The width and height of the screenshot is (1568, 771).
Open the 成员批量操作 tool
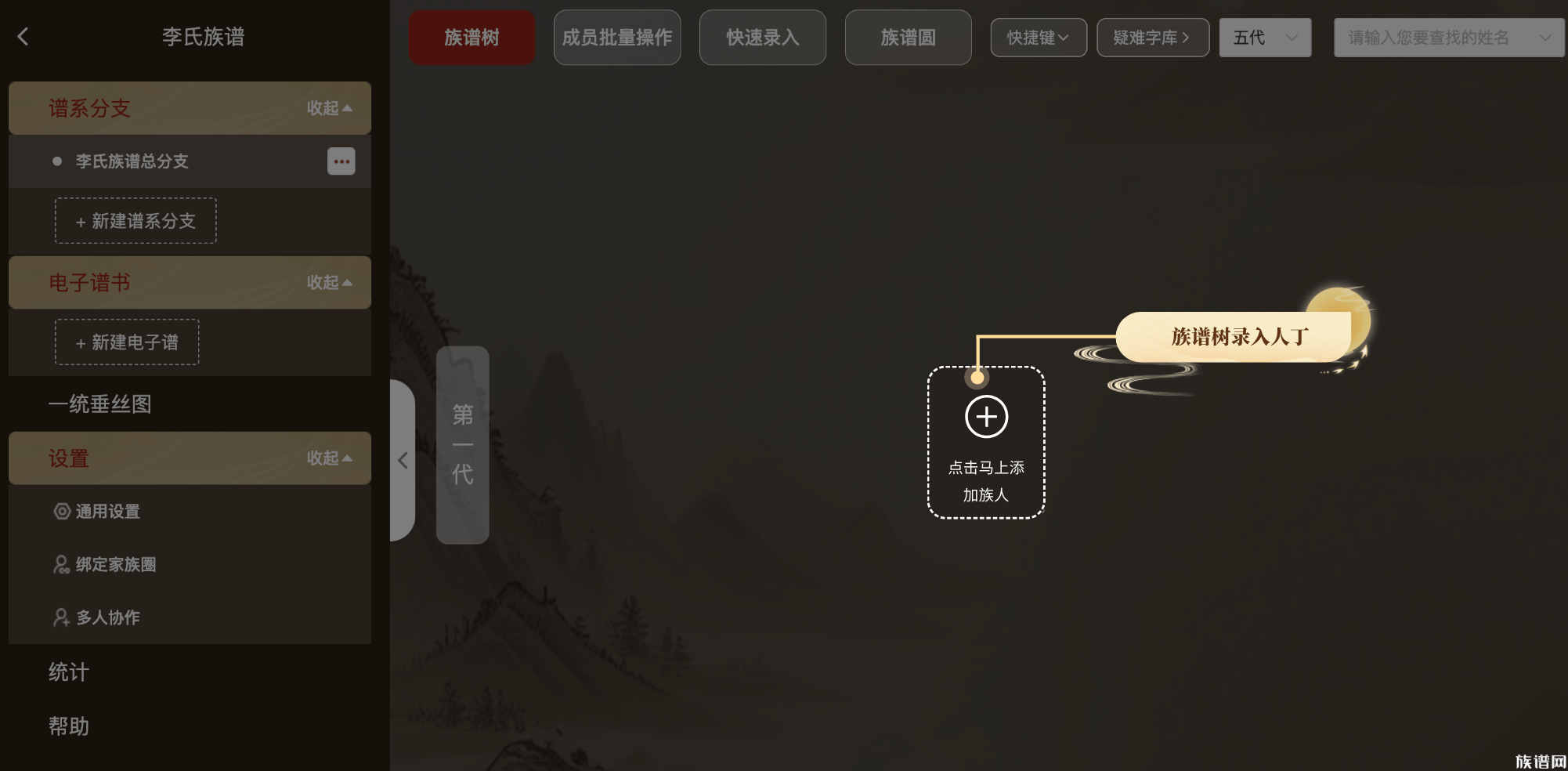pyautogui.click(x=616, y=37)
